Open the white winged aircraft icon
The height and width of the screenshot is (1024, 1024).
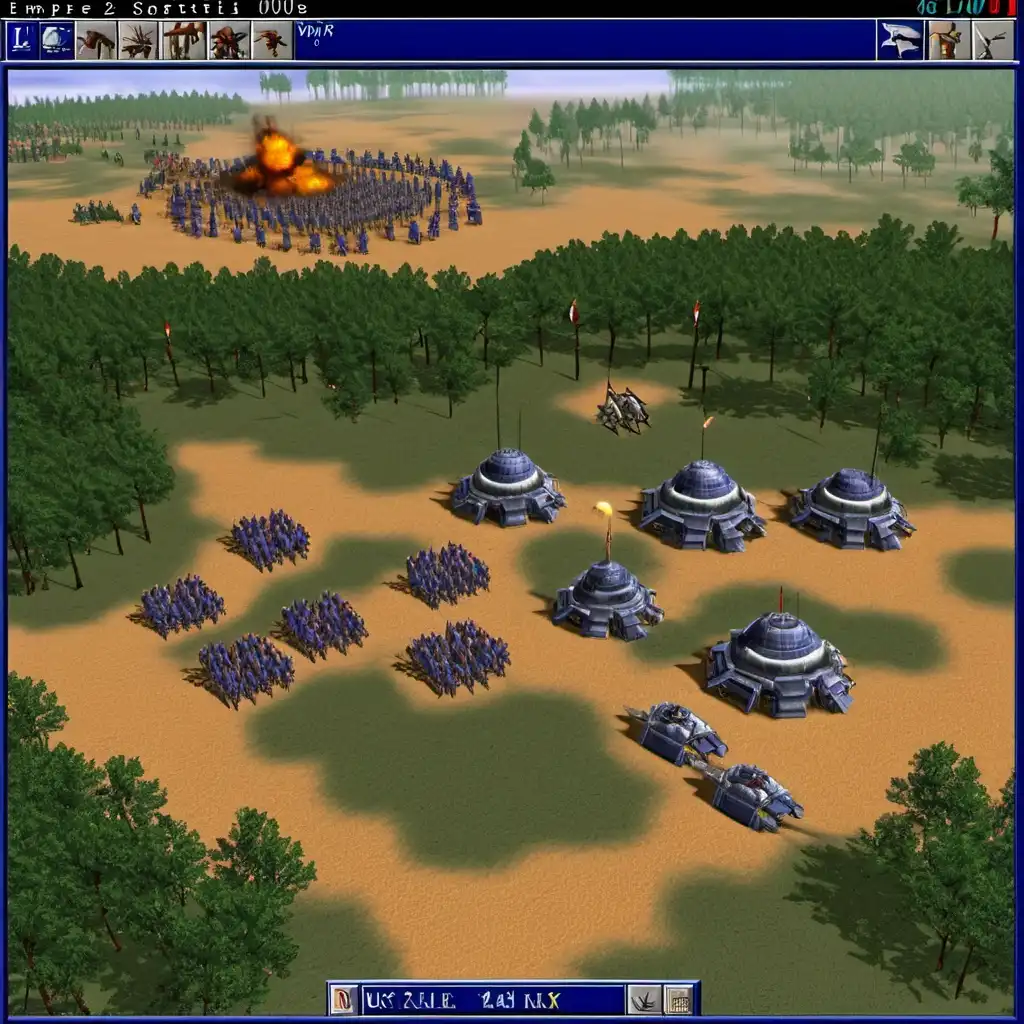(x=900, y=40)
